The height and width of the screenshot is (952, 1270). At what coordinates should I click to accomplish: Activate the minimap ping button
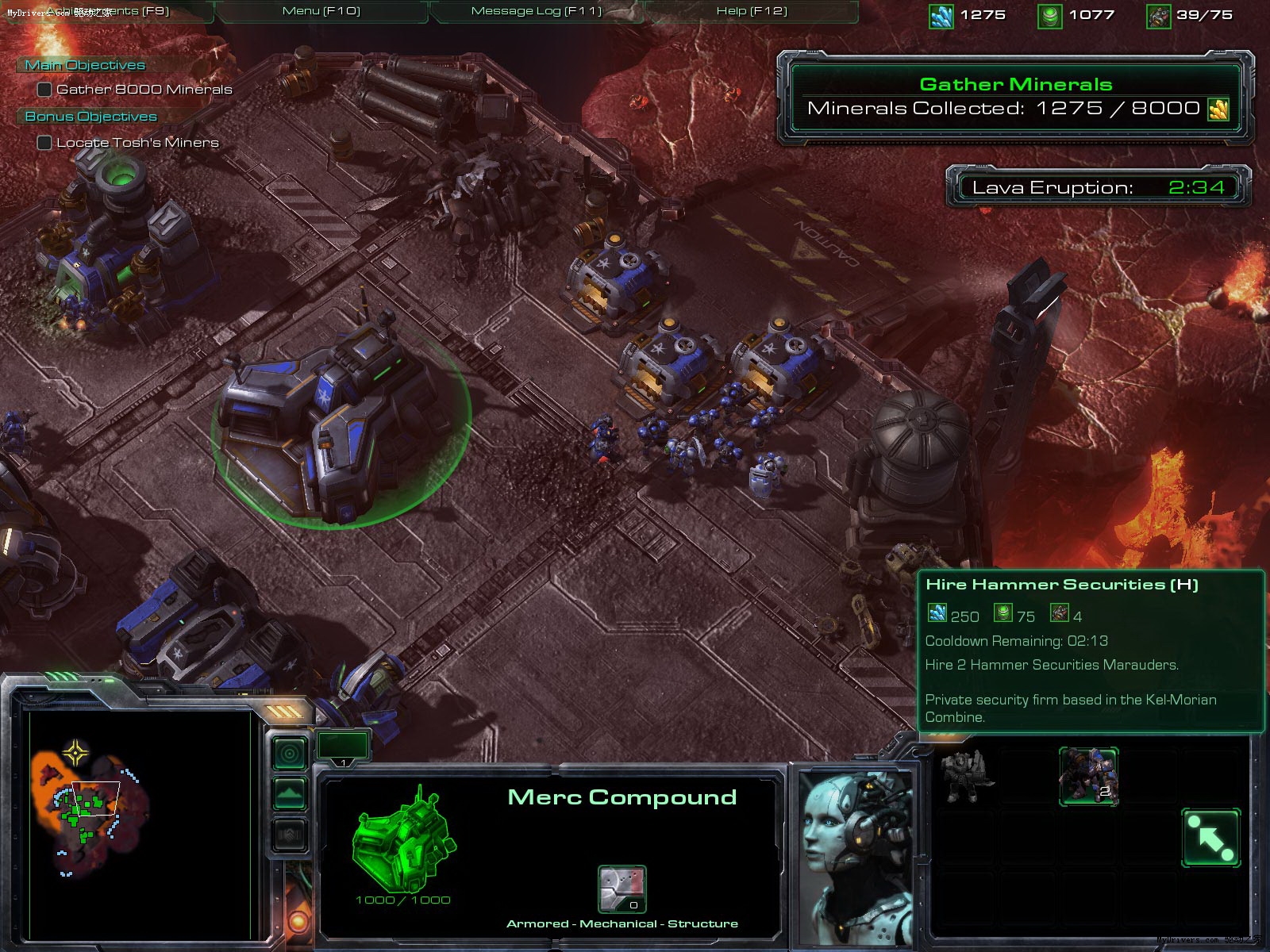tap(290, 753)
